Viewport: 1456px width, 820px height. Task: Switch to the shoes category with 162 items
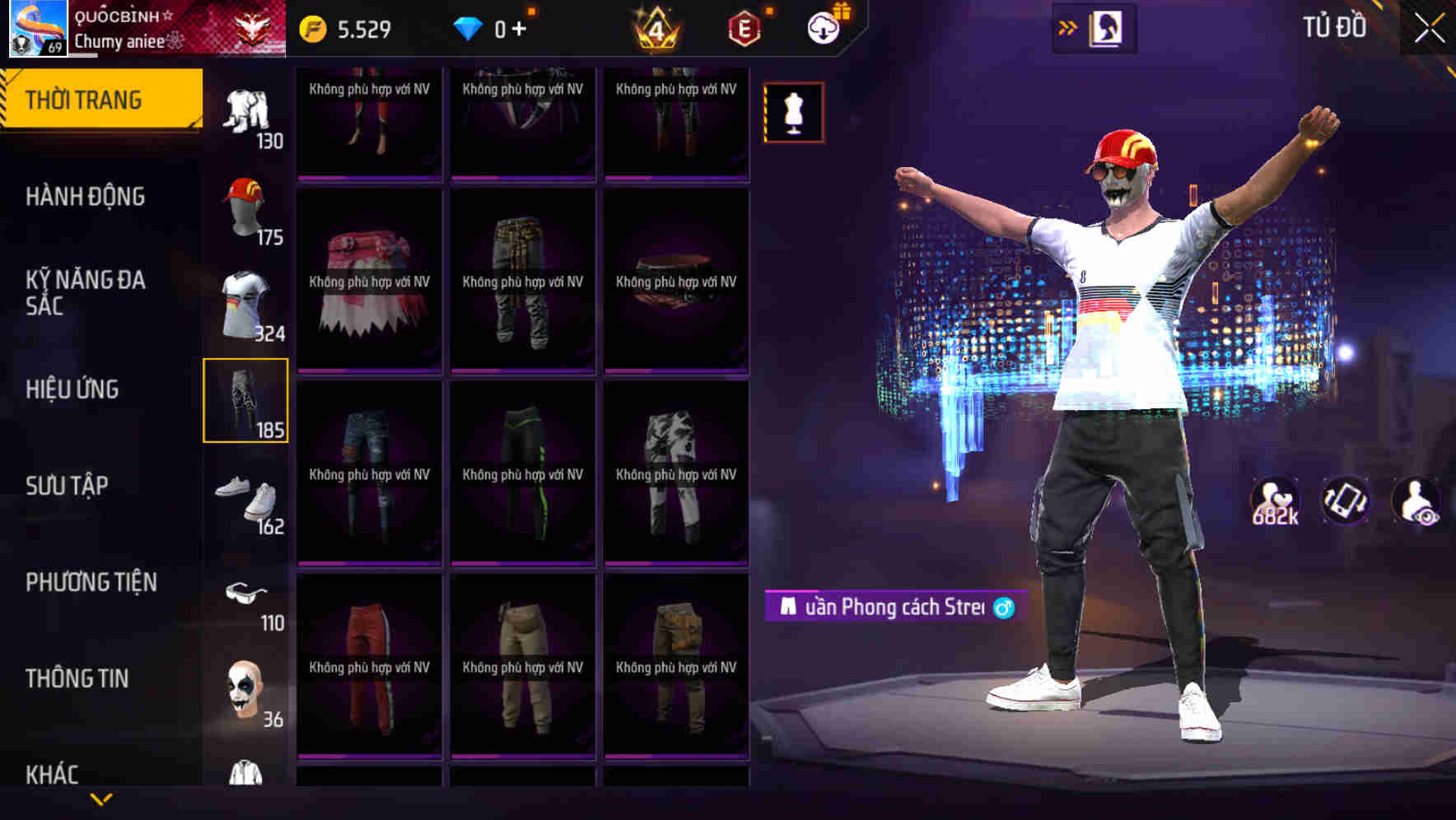tap(246, 498)
